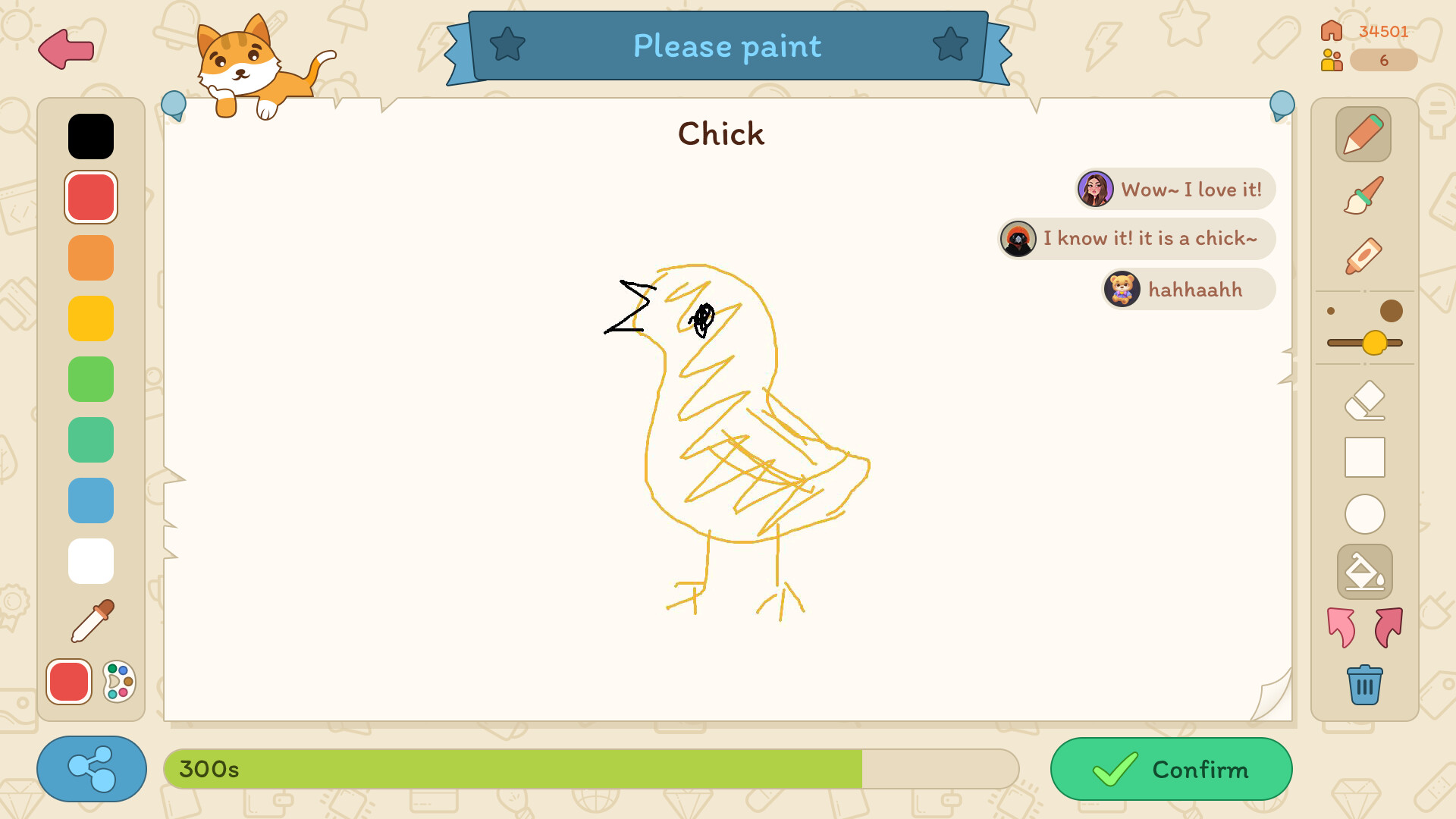Viewport: 1456px width, 819px height.
Task: Select the yellow color swatch
Action: click(x=90, y=318)
